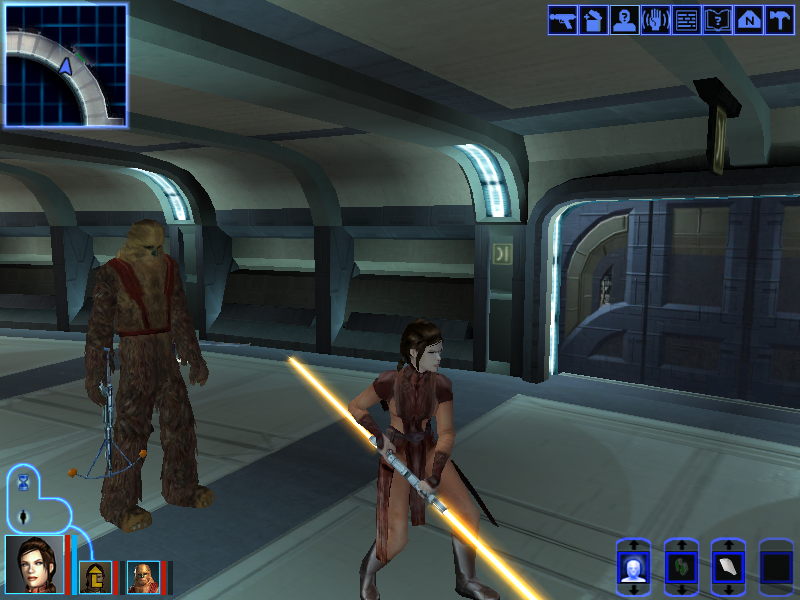This screenshot has height=600, width=800.
Task: Open the Character sheet silhouette icon
Action: pos(625,20)
